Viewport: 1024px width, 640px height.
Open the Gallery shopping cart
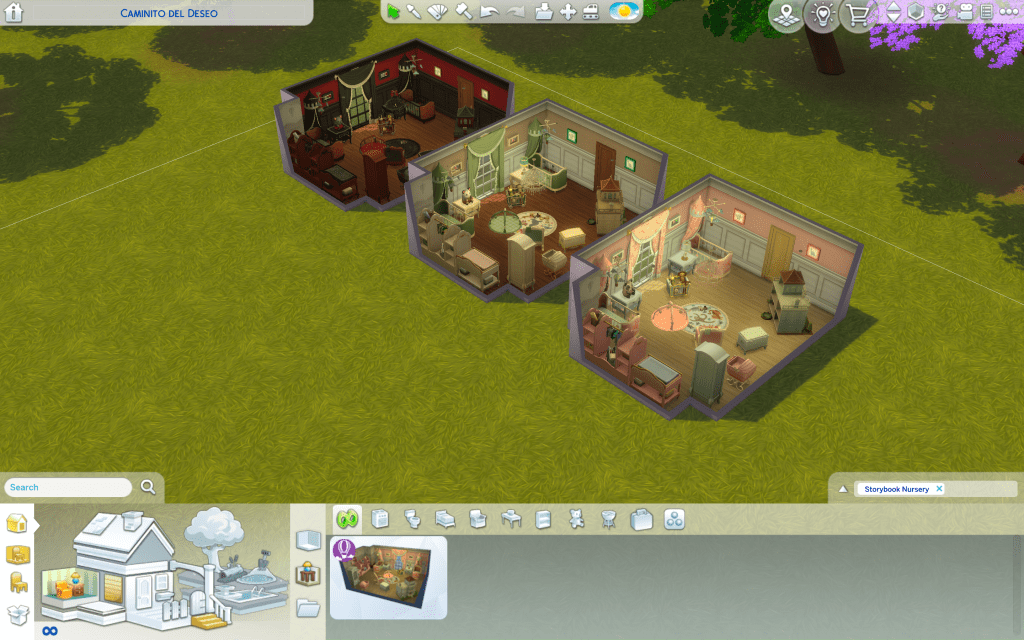858,15
